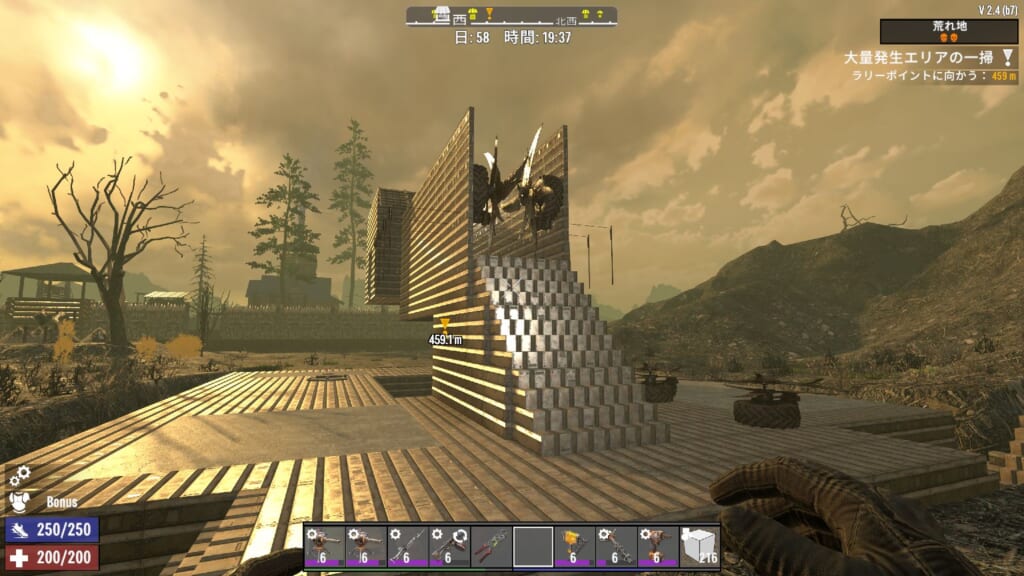Select the wire tool pliers hotbar slot

click(x=491, y=546)
